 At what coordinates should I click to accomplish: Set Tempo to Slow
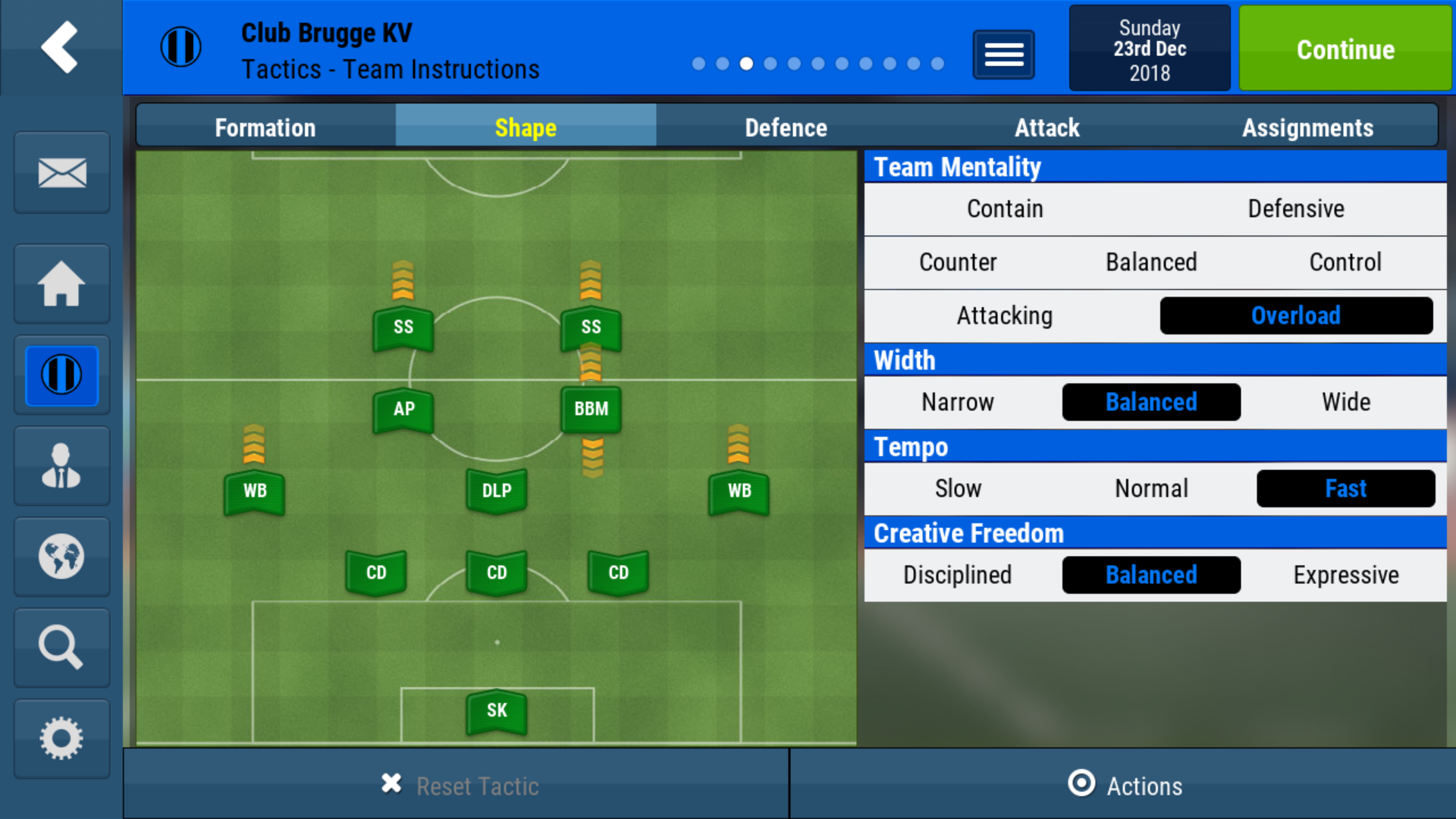pos(958,488)
